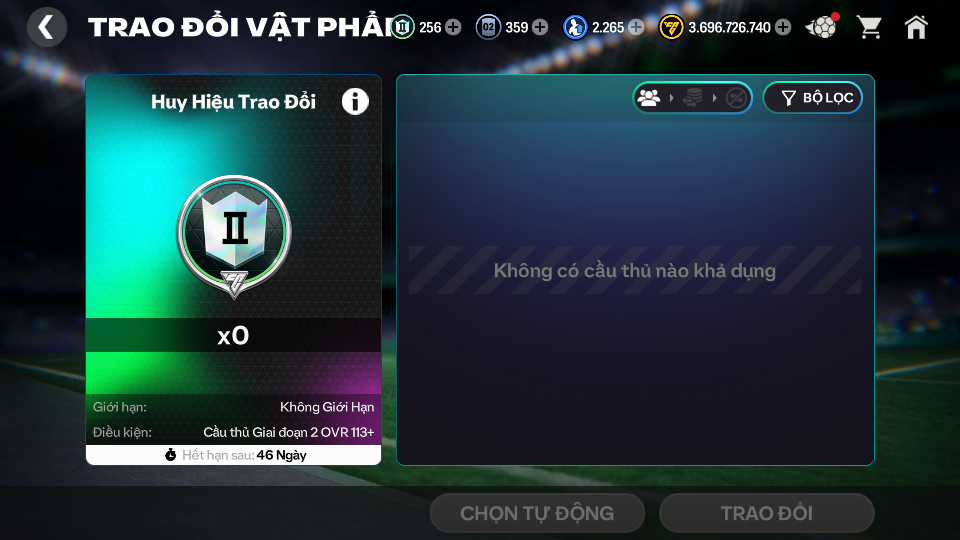The width and height of the screenshot is (960, 540).
Task: Confirm with the Trao Đổi button
Action: point(766,513)
